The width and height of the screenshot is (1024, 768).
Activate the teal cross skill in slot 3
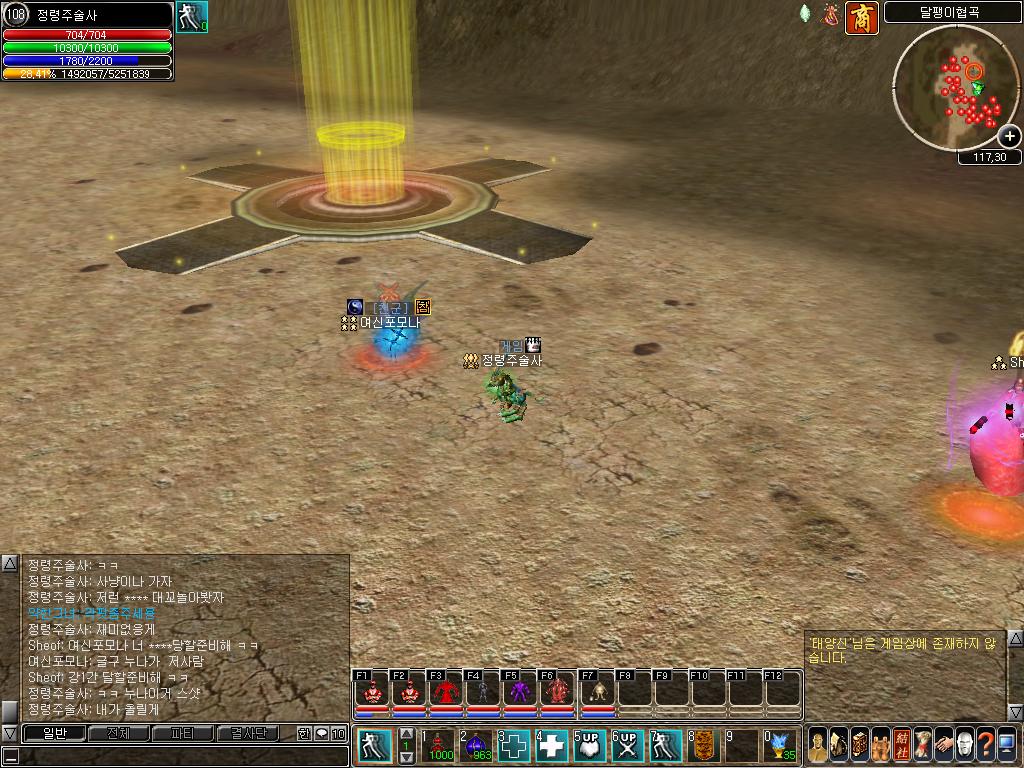coord(514,746)
